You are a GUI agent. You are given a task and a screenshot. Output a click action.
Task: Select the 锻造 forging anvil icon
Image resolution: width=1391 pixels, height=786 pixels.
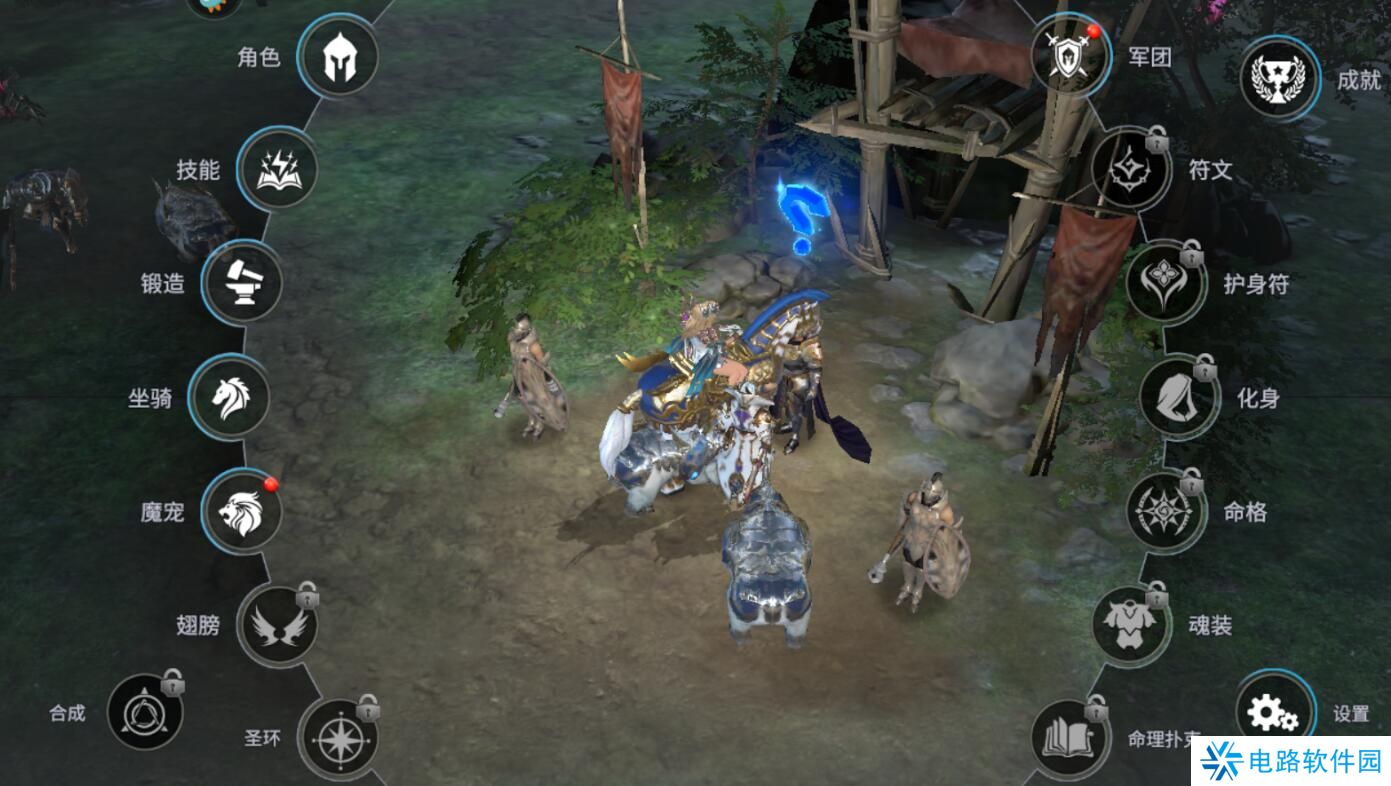point(242,283)
